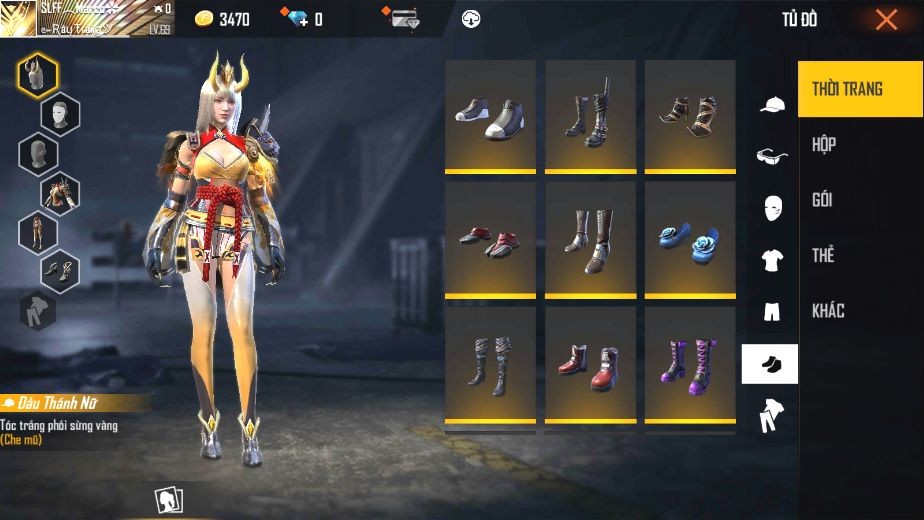Select the shoes category icon
The height and width of the screenshot is (520, 924).
coord(770,364)
